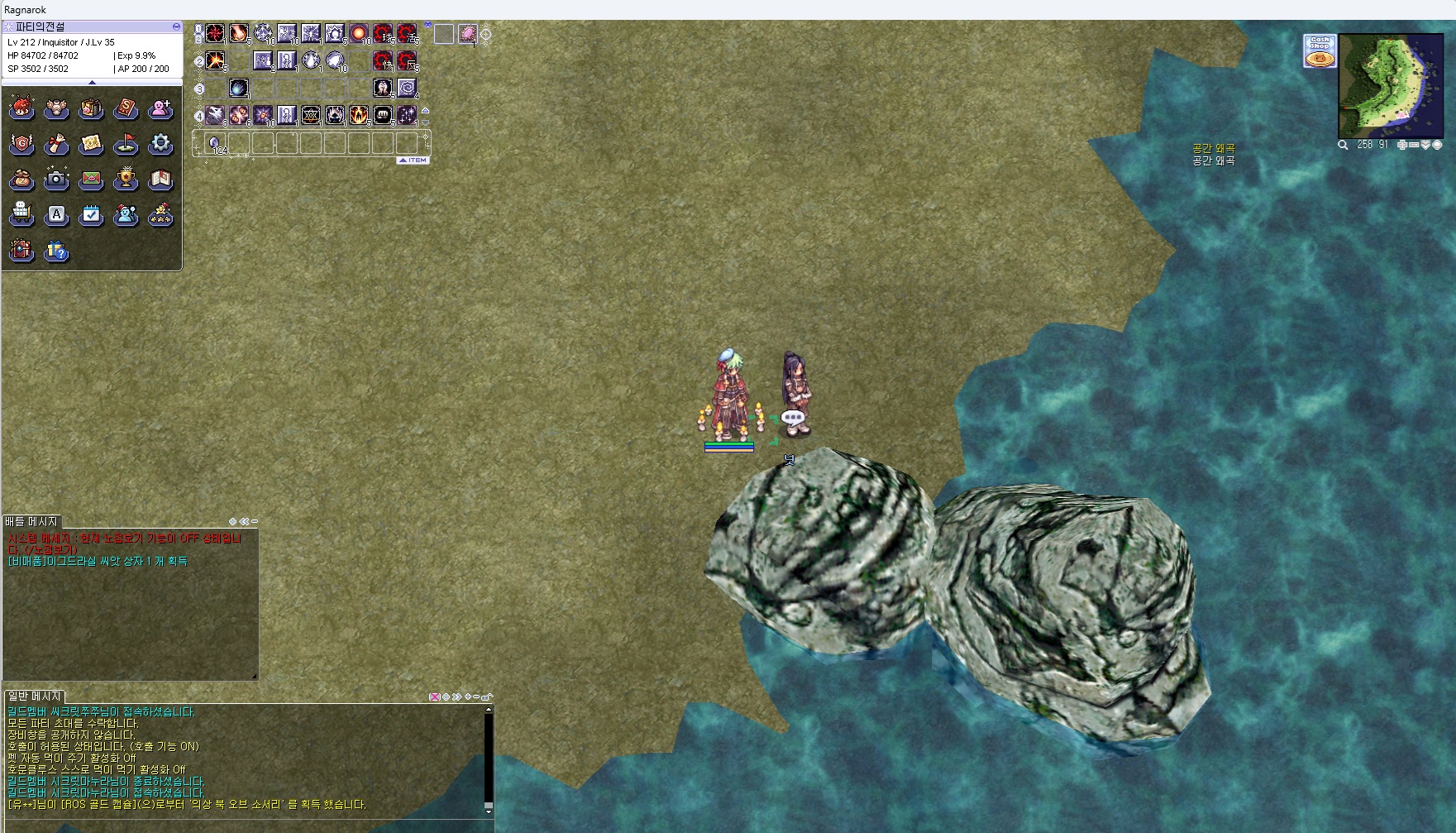Minimize the character info window
This screenshot has width=1456, height=833.
176,26
